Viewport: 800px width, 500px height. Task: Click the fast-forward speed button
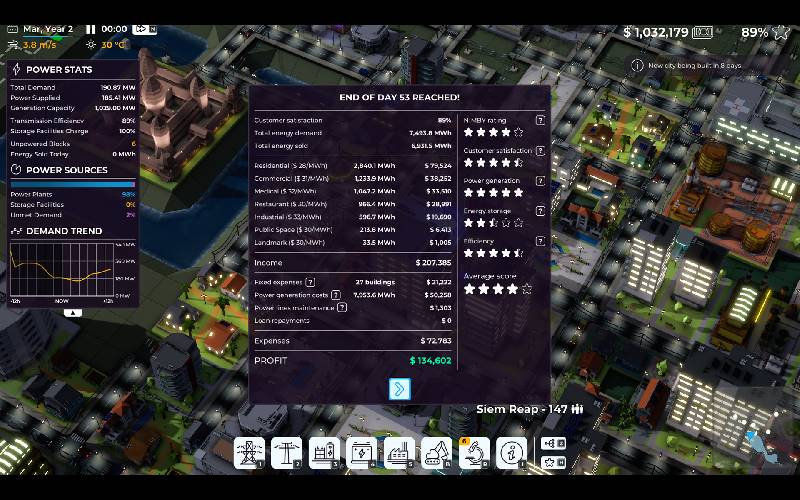coord(141,30)
